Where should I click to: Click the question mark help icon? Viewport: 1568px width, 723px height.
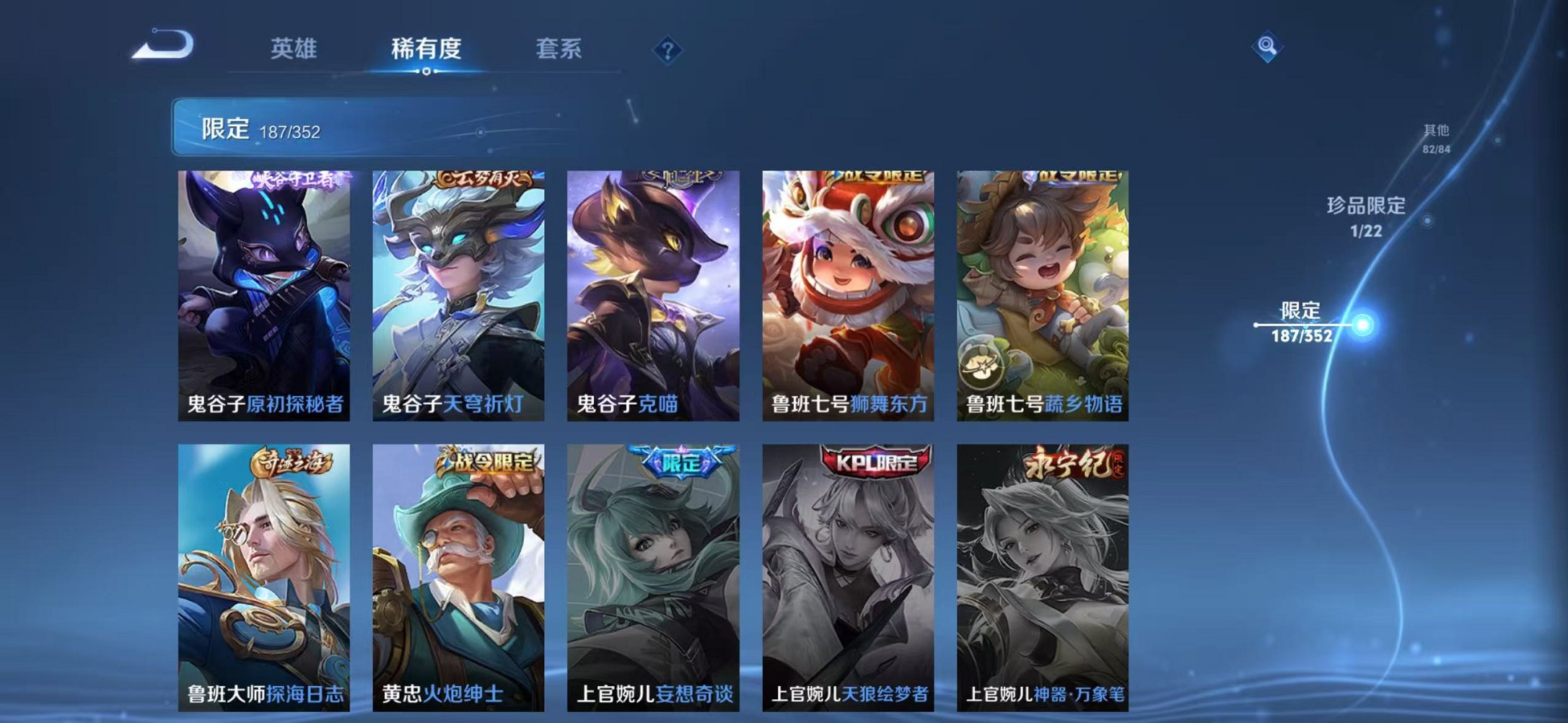click(669, 49)
